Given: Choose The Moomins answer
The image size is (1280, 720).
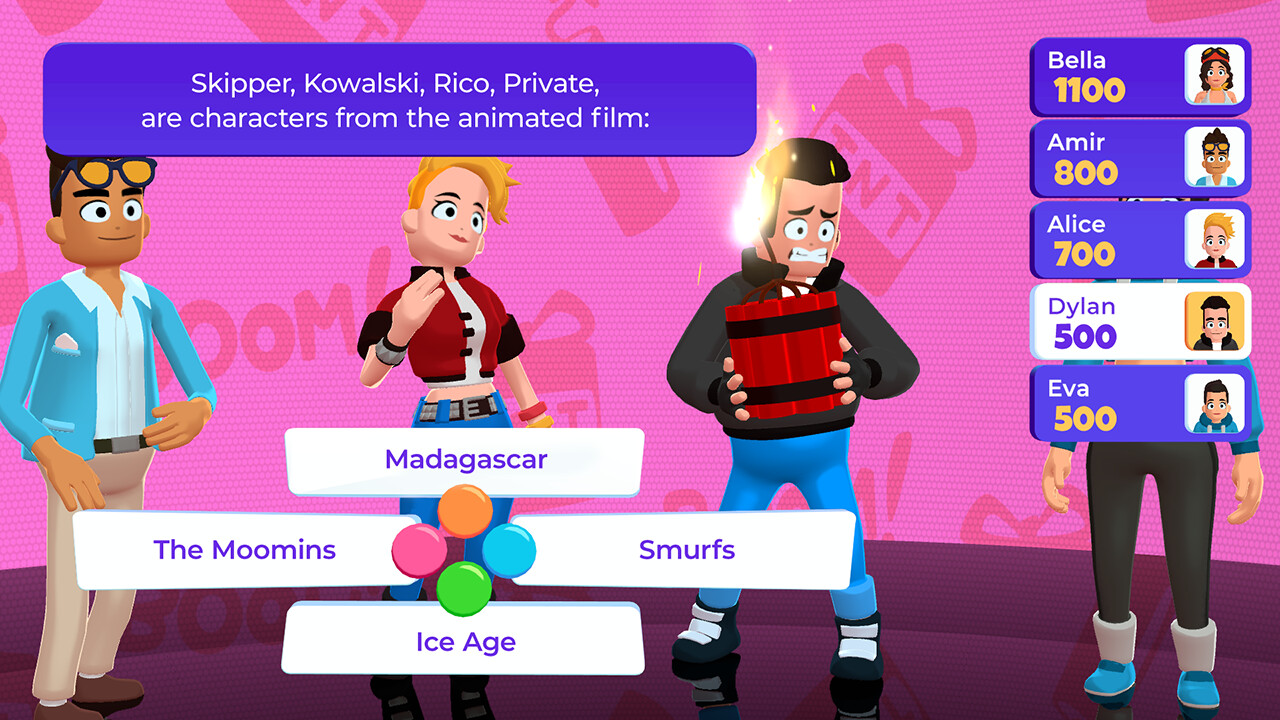Looking at the screenshot, I should point(244,549).
